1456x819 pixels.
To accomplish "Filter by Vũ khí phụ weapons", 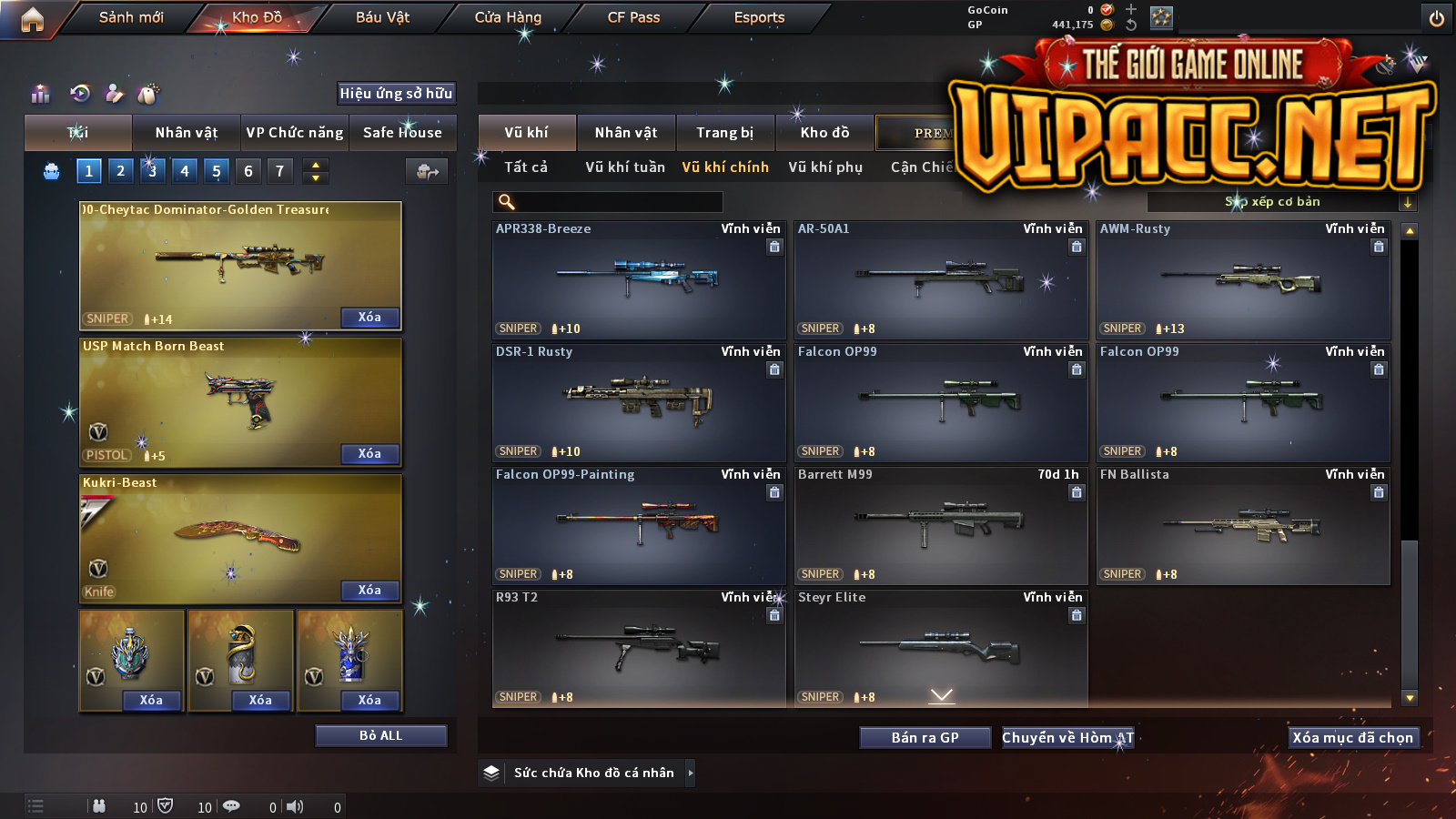I will [x=825, y=167].
